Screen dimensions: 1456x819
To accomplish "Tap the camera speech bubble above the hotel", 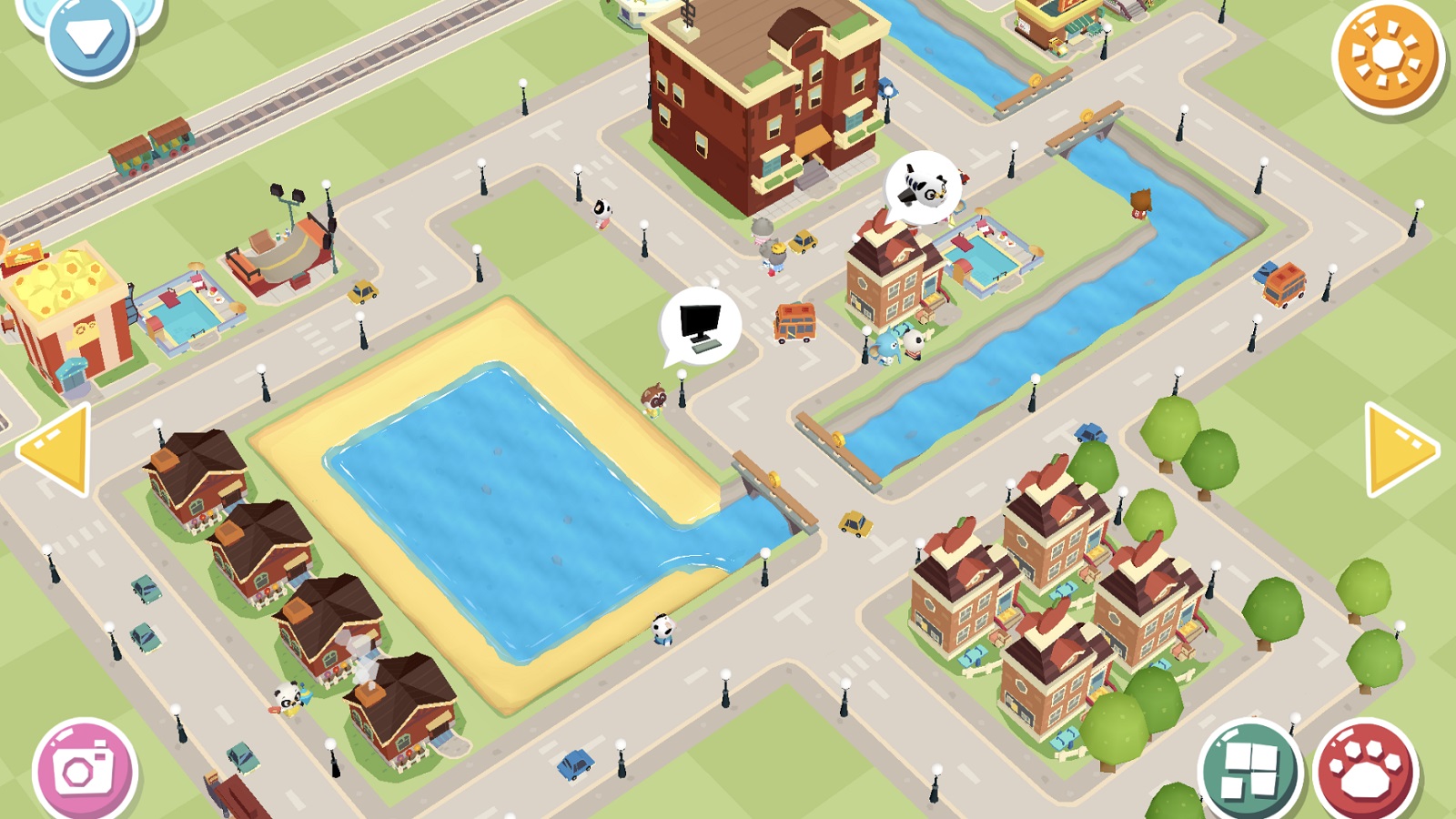I will tap(925, 188).
